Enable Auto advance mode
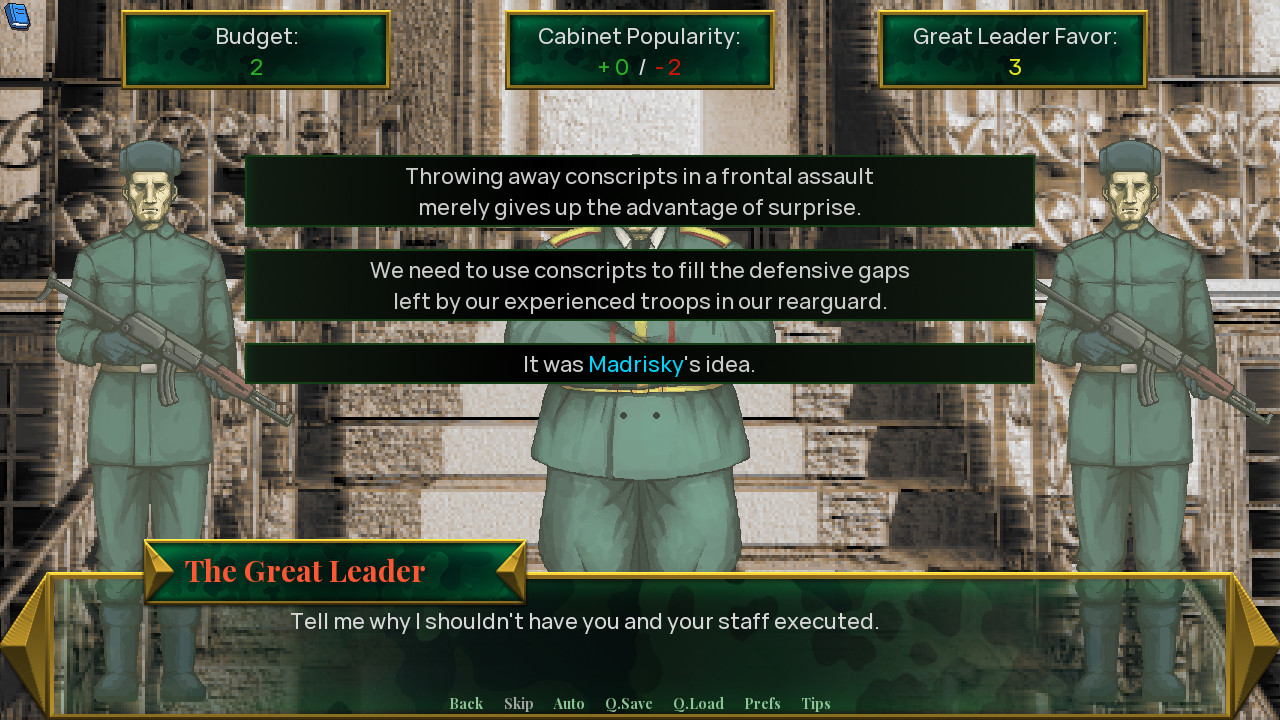The image size is (1280, 720). tap(568, 703)
